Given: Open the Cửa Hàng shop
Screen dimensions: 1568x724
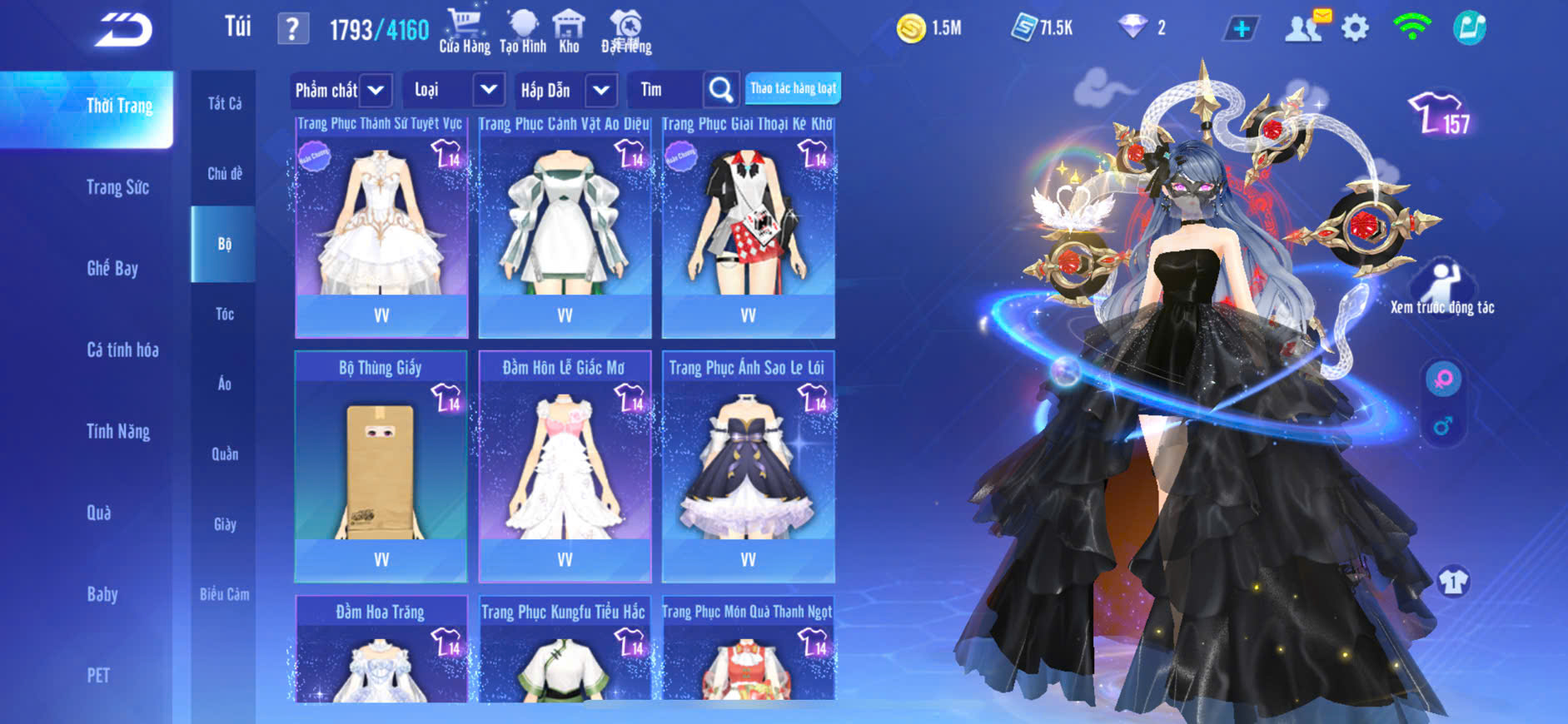Looking at the screenshot, I should tap(464, 31).
